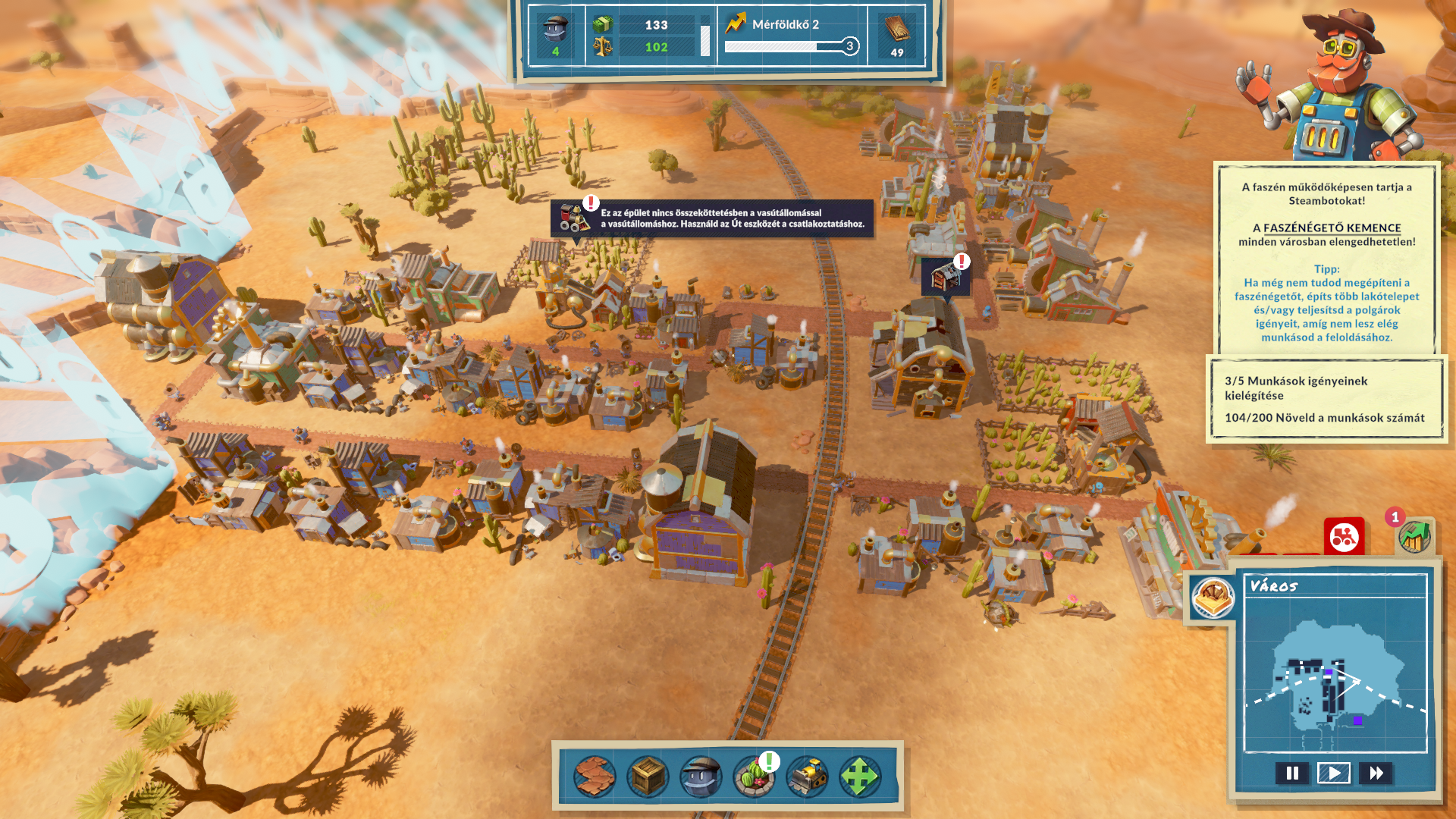Select the worker objectives tracker panel
The height and width of the screenshot is (819, 1456).
coord(1326,399)
